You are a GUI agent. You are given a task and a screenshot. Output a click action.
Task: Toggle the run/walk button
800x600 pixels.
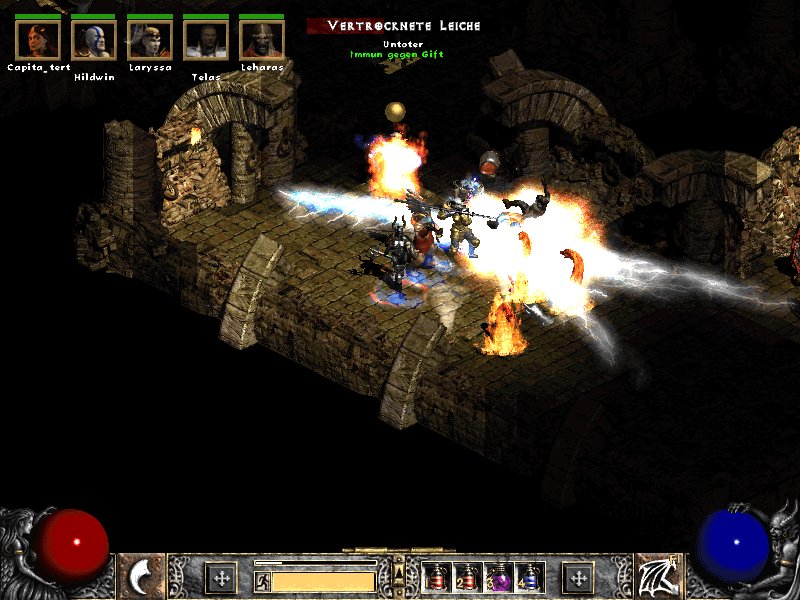262,580
